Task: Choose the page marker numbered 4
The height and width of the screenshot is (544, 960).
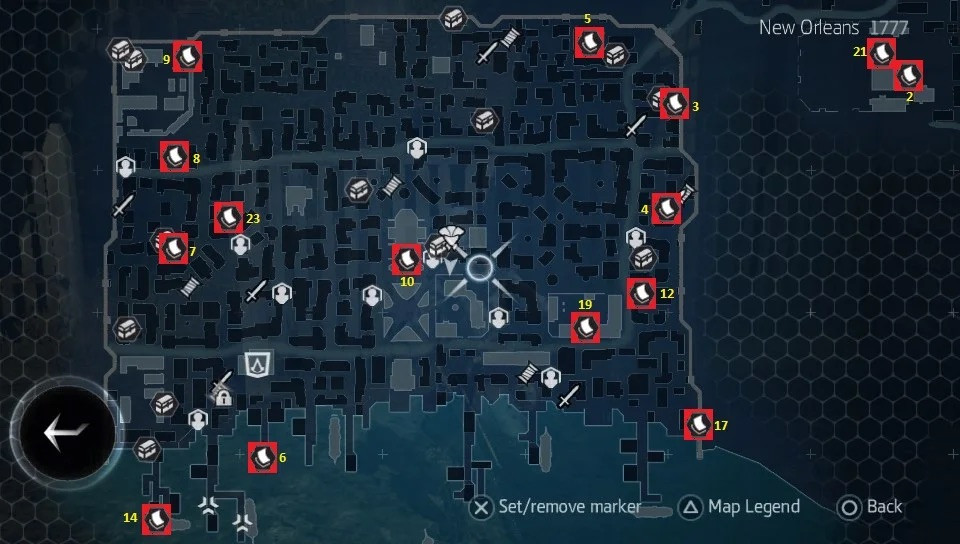Action: pos(667,208)
